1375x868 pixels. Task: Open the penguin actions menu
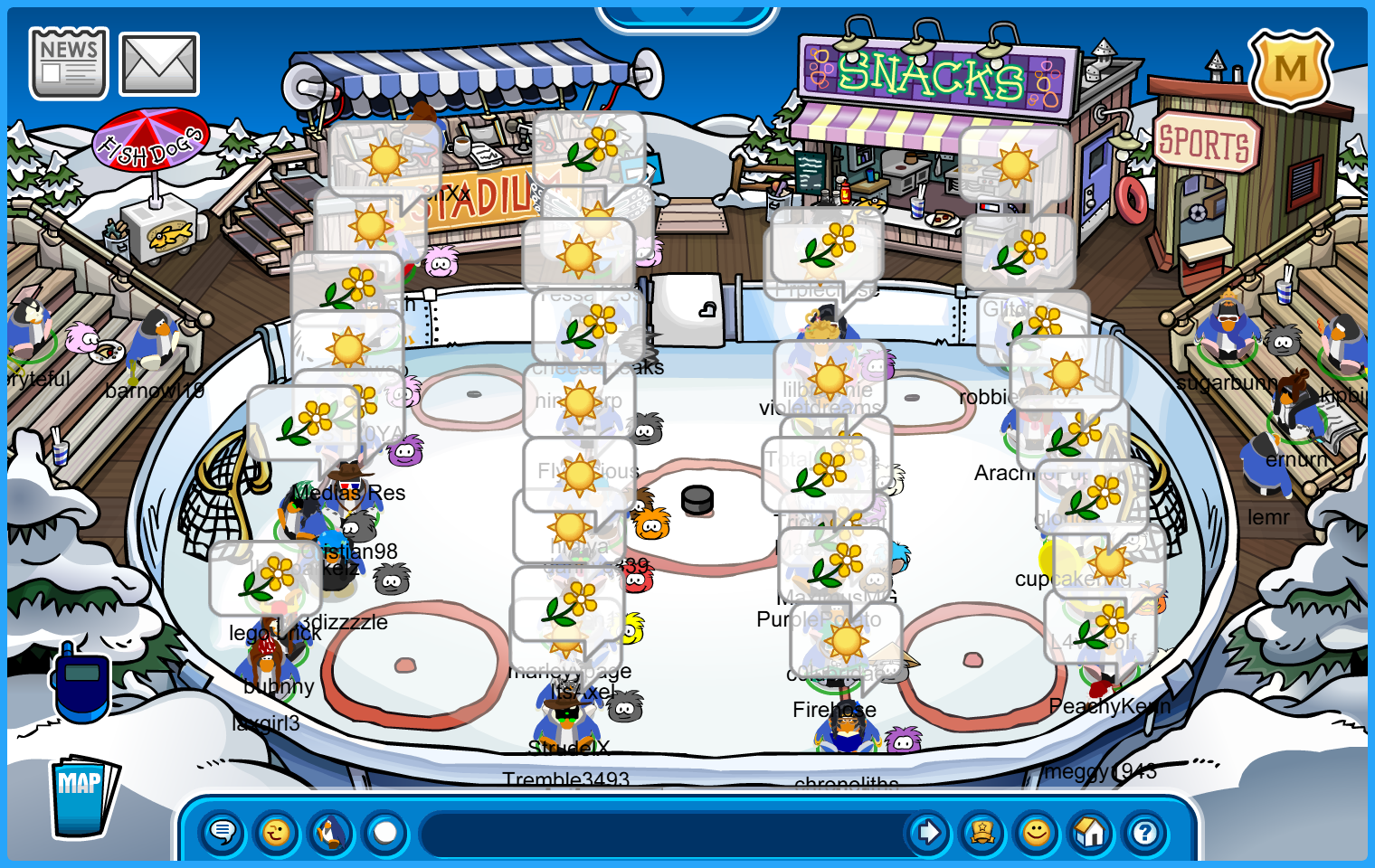[331, 832]
